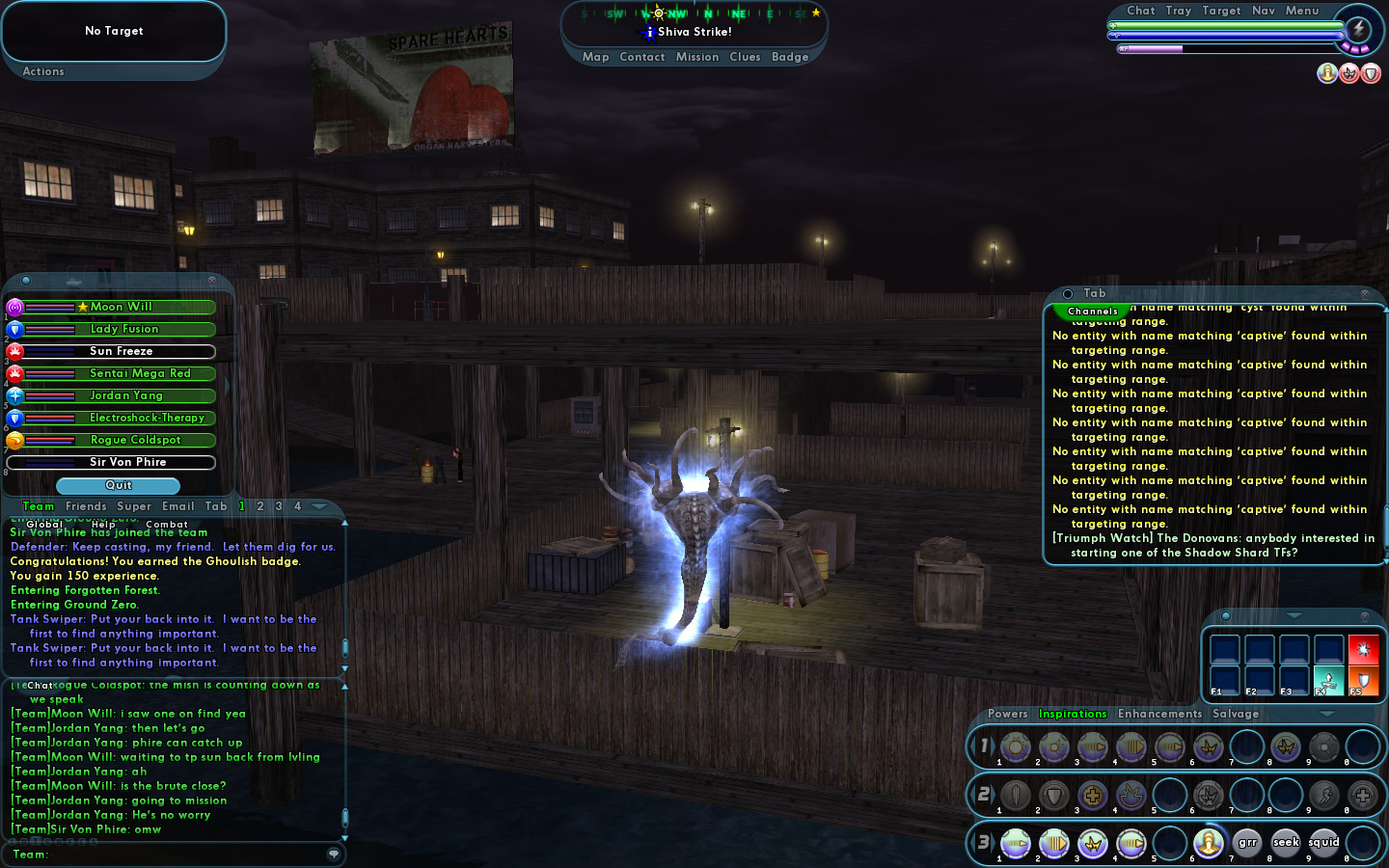Open the Salvage tab
The width and height of the screenshot is (1389, 868).
(x=1236, y=714)
